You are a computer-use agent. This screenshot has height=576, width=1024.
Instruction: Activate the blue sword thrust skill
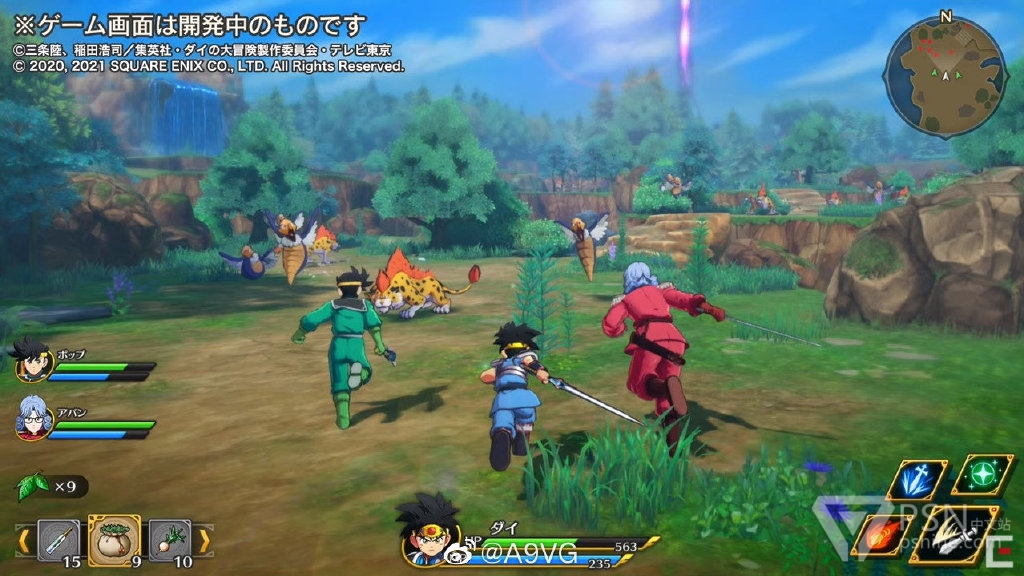tap(917, 479)
